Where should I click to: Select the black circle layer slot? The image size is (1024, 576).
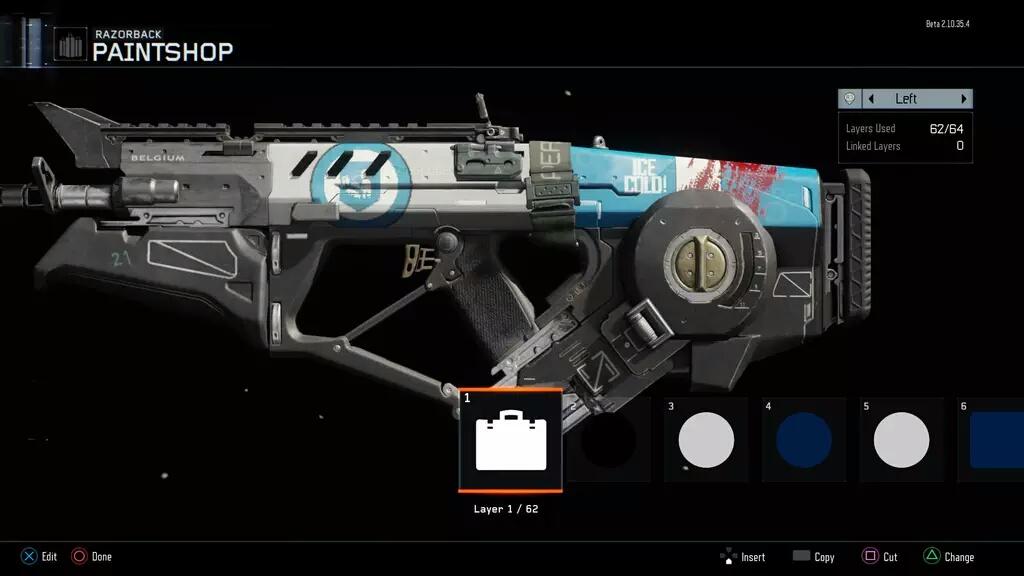pos(609,440)
